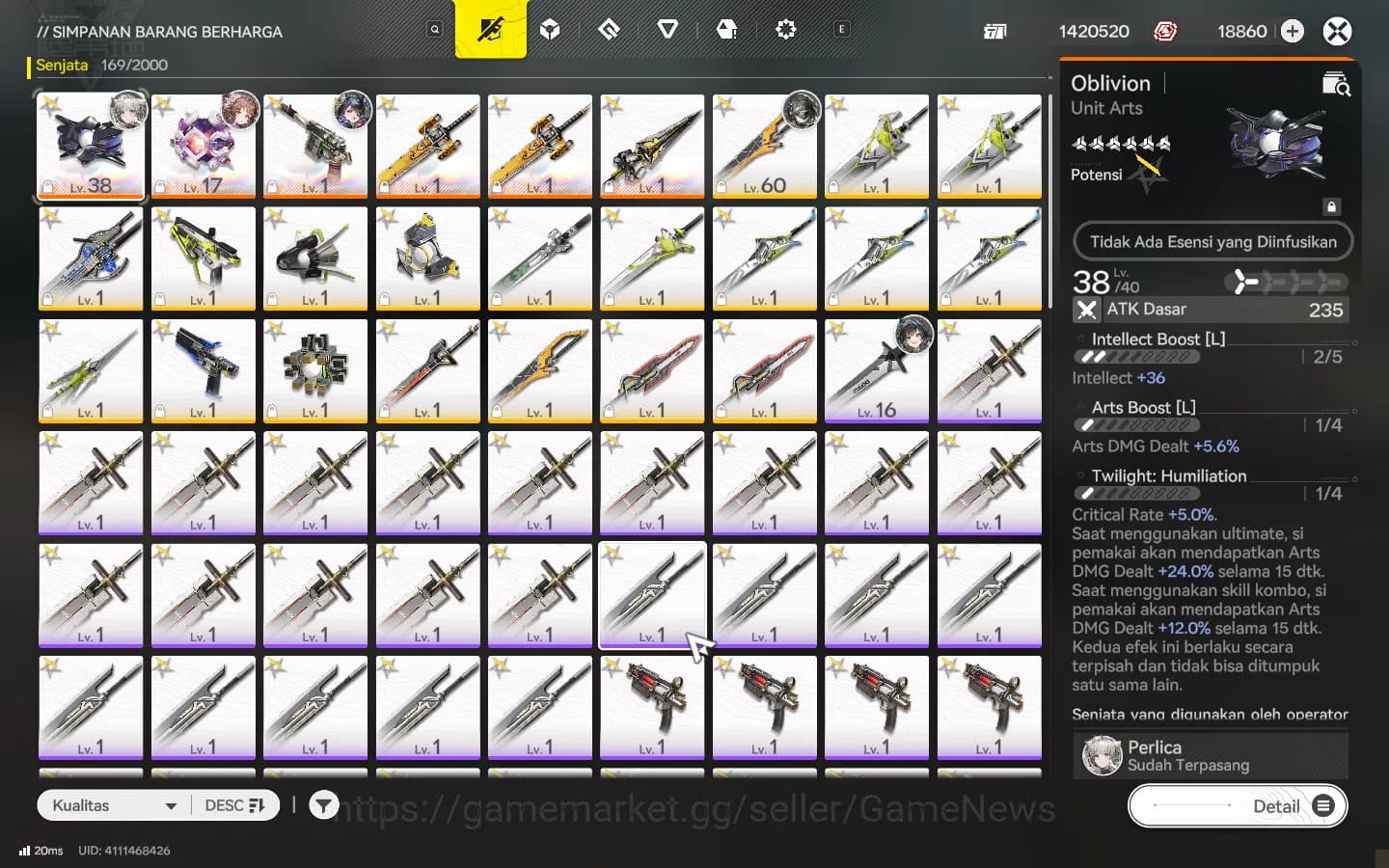Select the diamond-link category tab in toolbar
Viewport: 1389px width, 868px height.
coord(609,29)
